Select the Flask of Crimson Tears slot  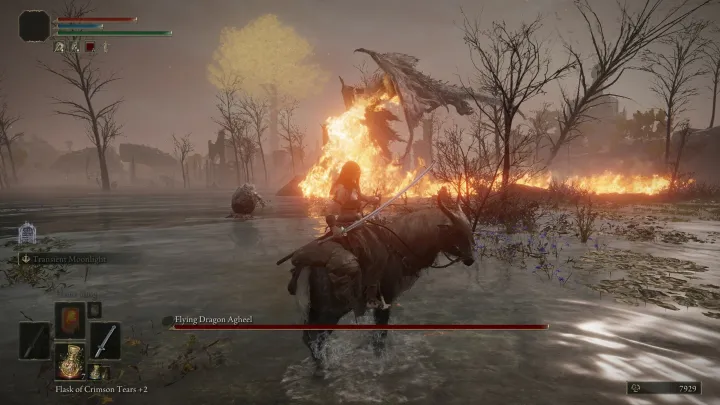click(70, 362)
